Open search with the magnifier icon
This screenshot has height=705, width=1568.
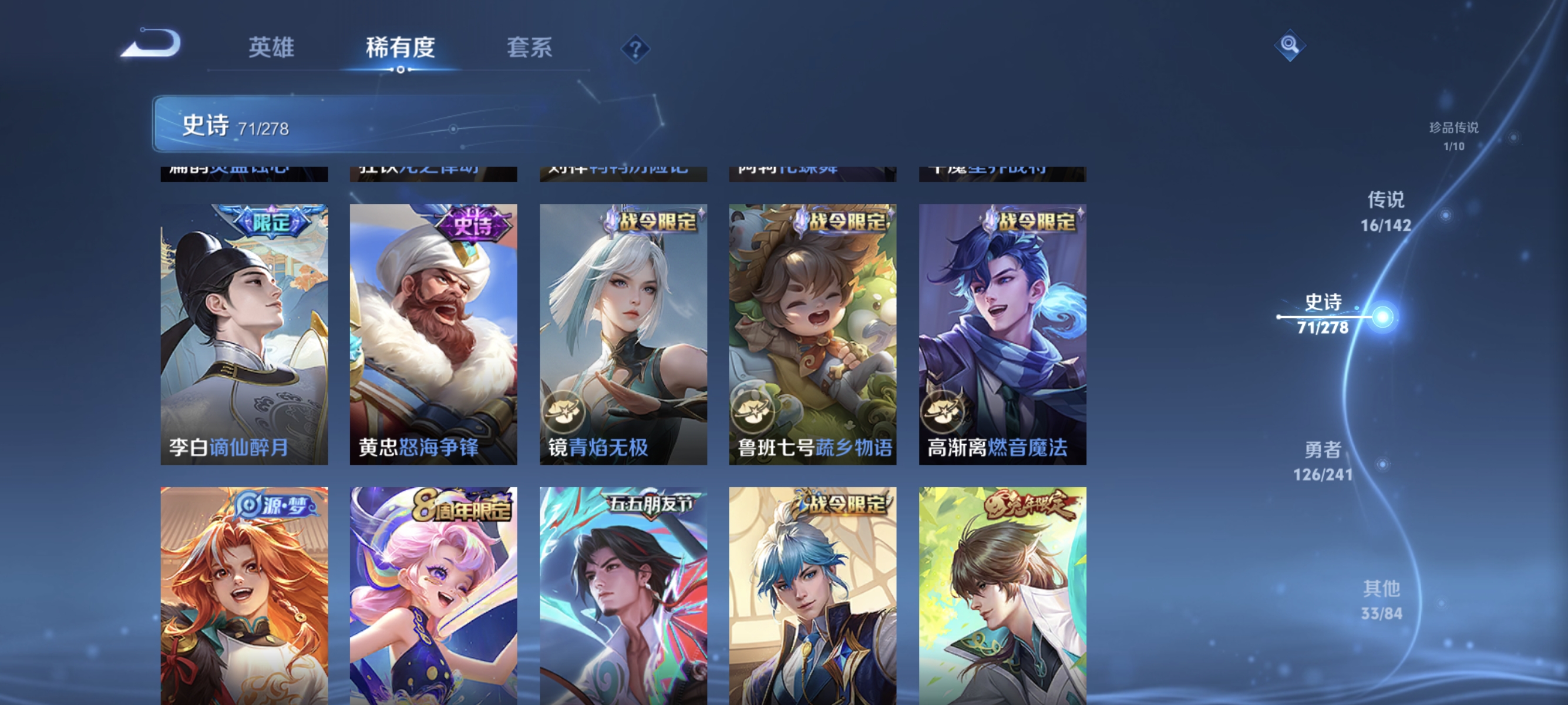1291,46
